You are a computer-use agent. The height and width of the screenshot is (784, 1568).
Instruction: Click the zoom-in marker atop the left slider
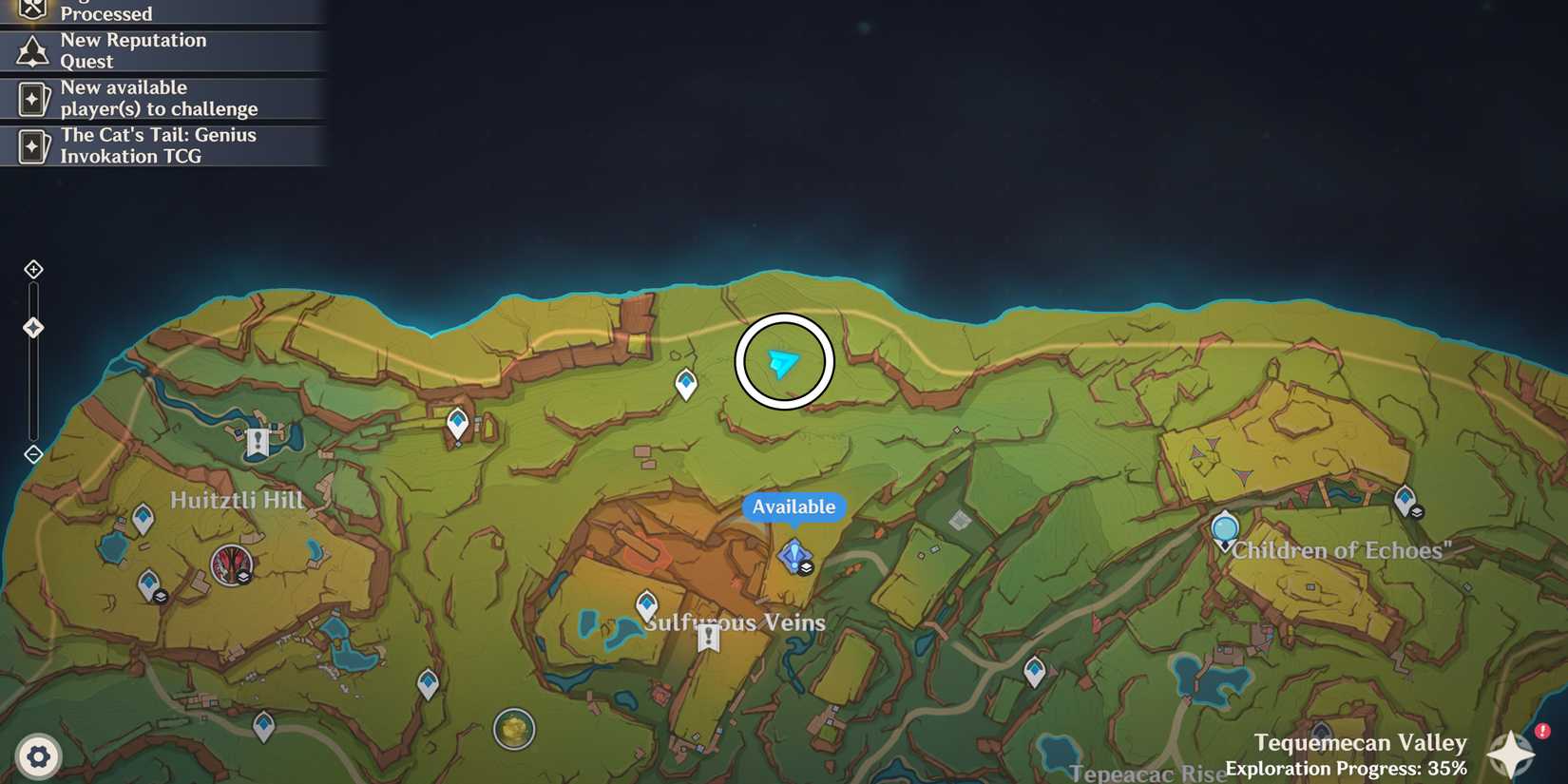coord(33,268)
